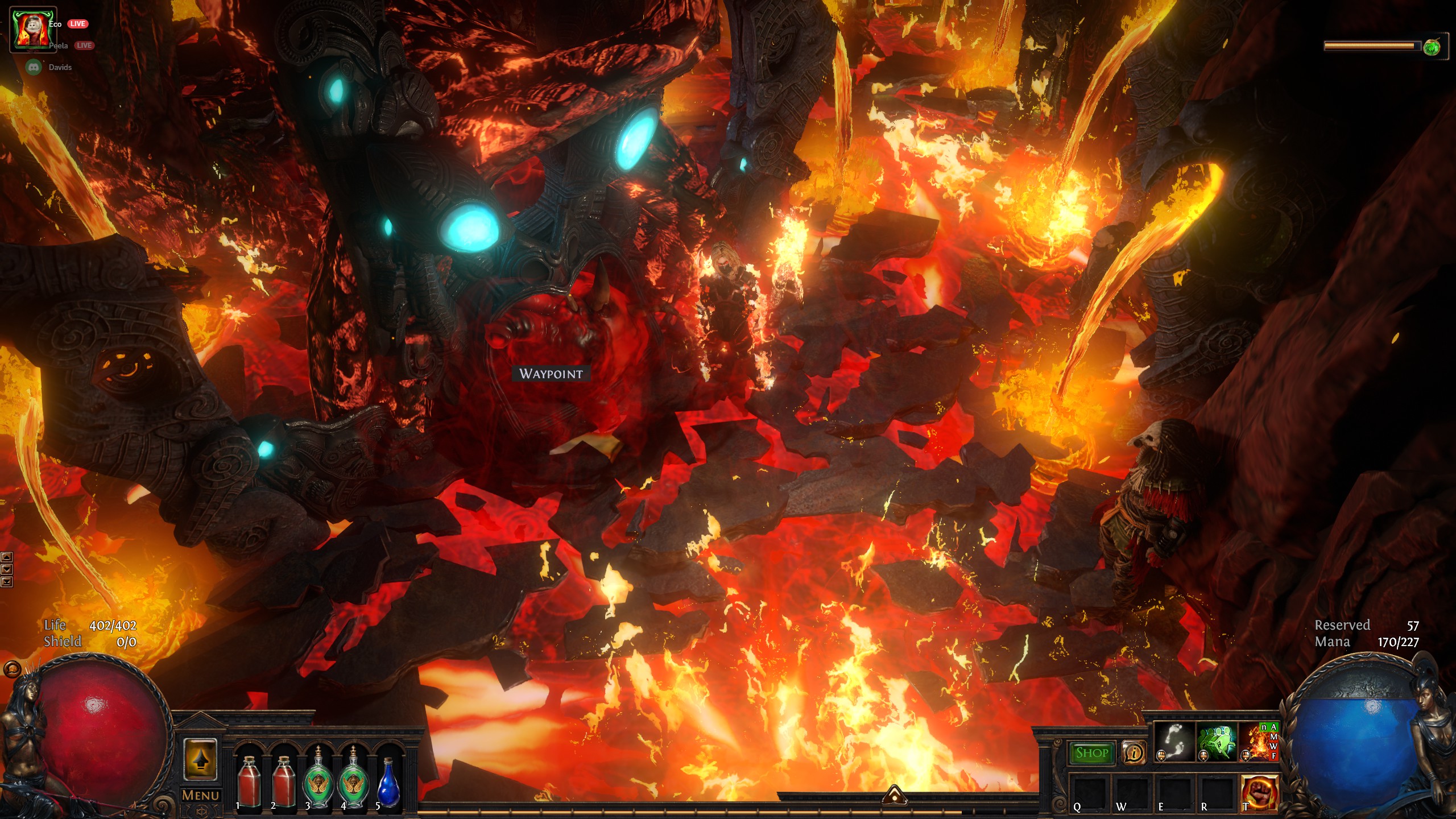The image size is (1456, 819).
Task: Select Davids in the Discord overlay
Action: (60, 67)
